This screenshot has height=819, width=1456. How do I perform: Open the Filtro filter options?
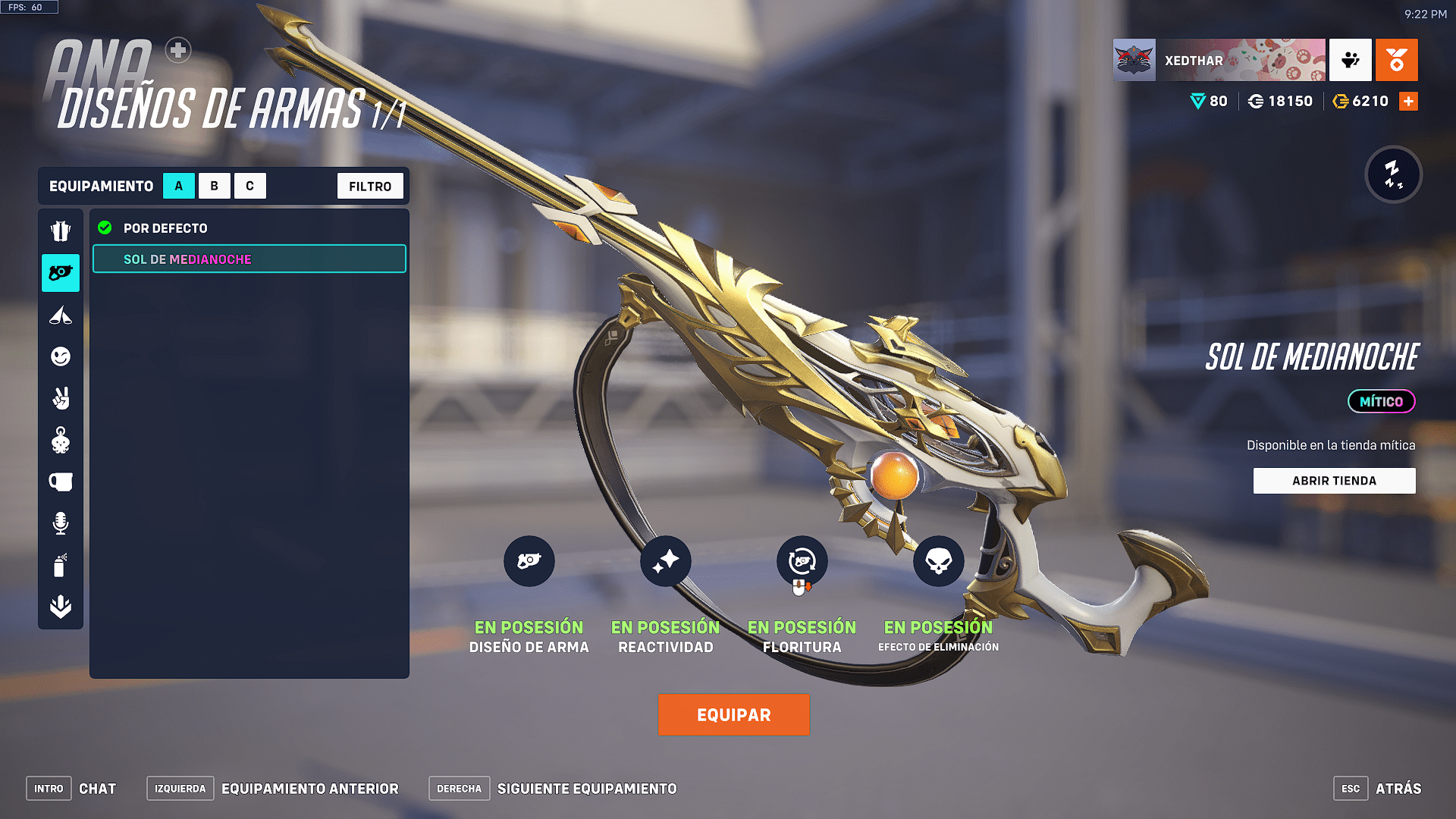[x=370, y=187]
